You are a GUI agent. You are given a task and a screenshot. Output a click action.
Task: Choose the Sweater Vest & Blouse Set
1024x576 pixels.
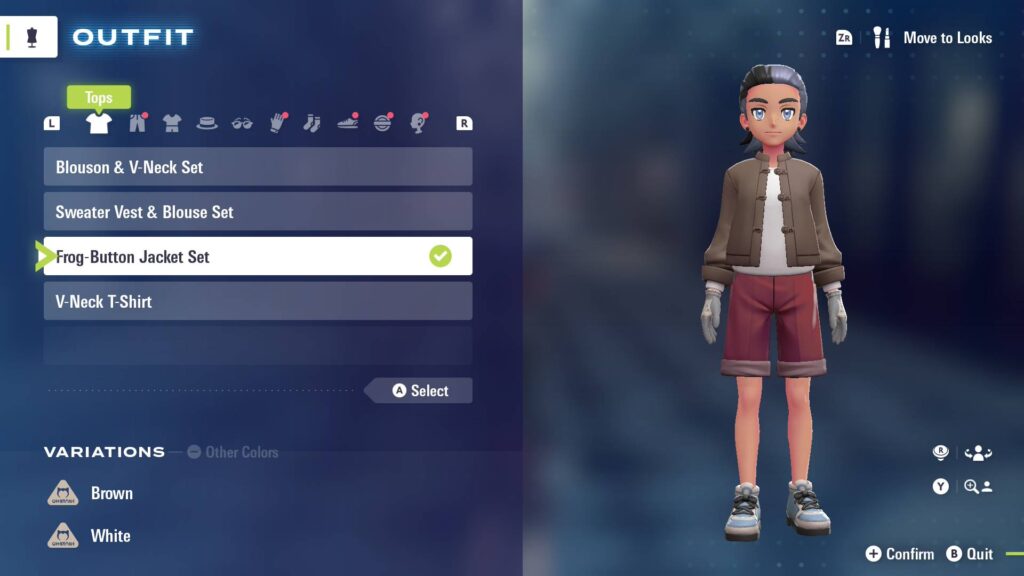click(257, 212)
